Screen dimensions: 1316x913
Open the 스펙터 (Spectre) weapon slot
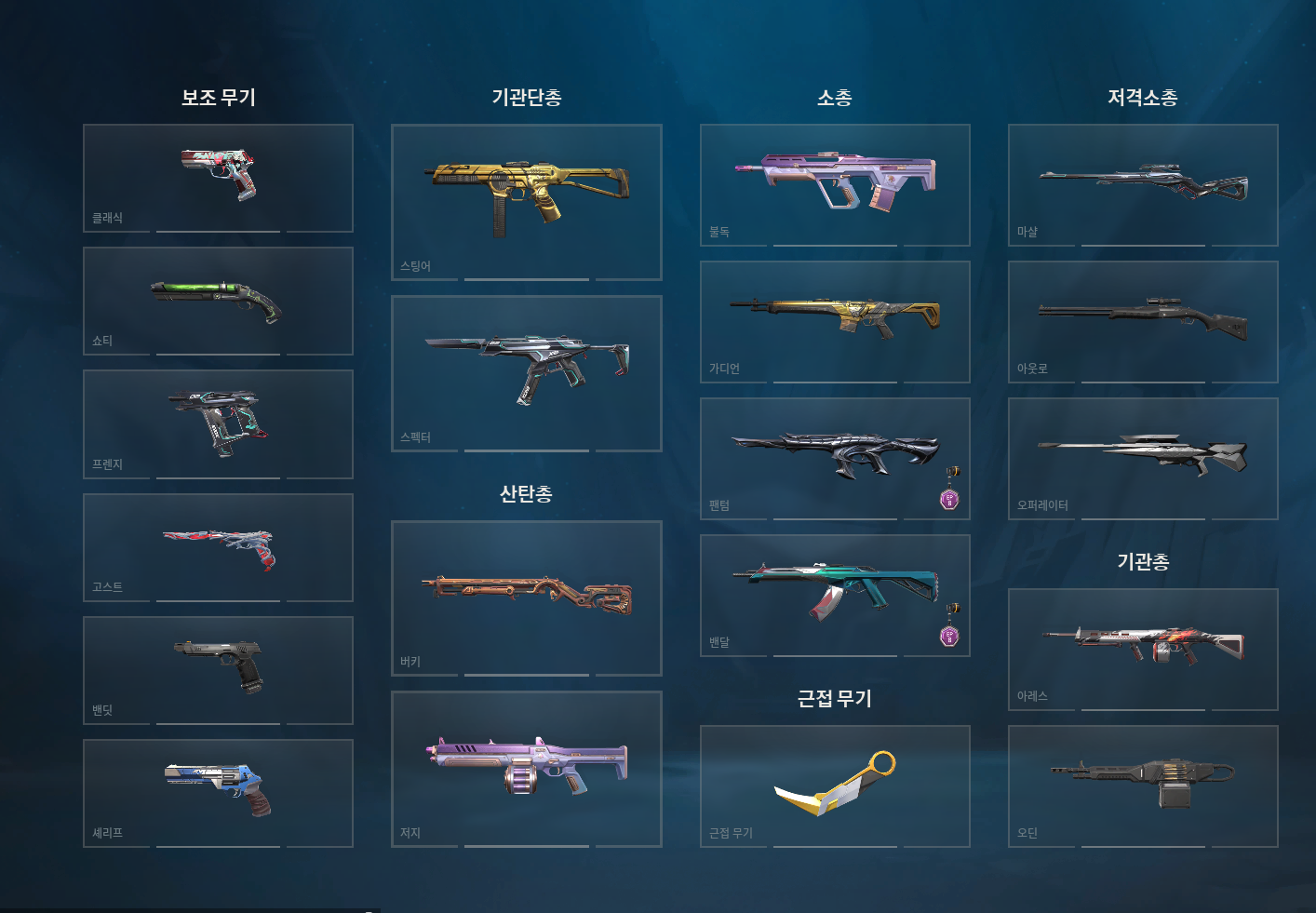click(527, 370)
